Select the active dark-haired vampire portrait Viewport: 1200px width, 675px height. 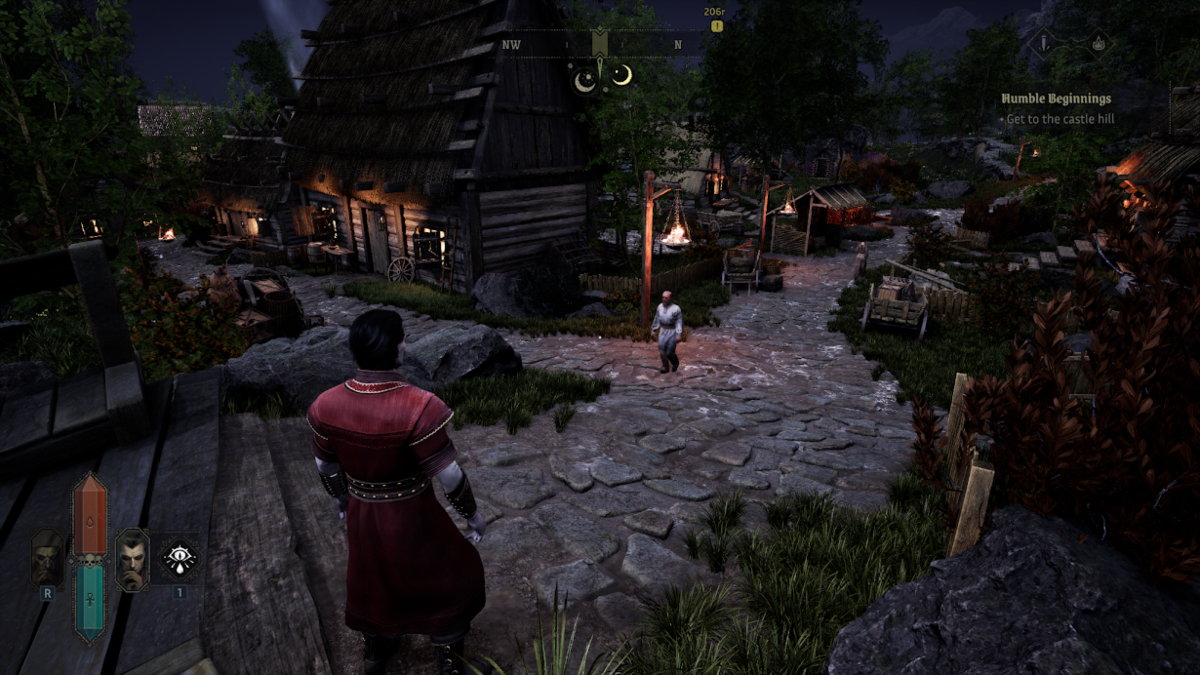tap(132, 559)
